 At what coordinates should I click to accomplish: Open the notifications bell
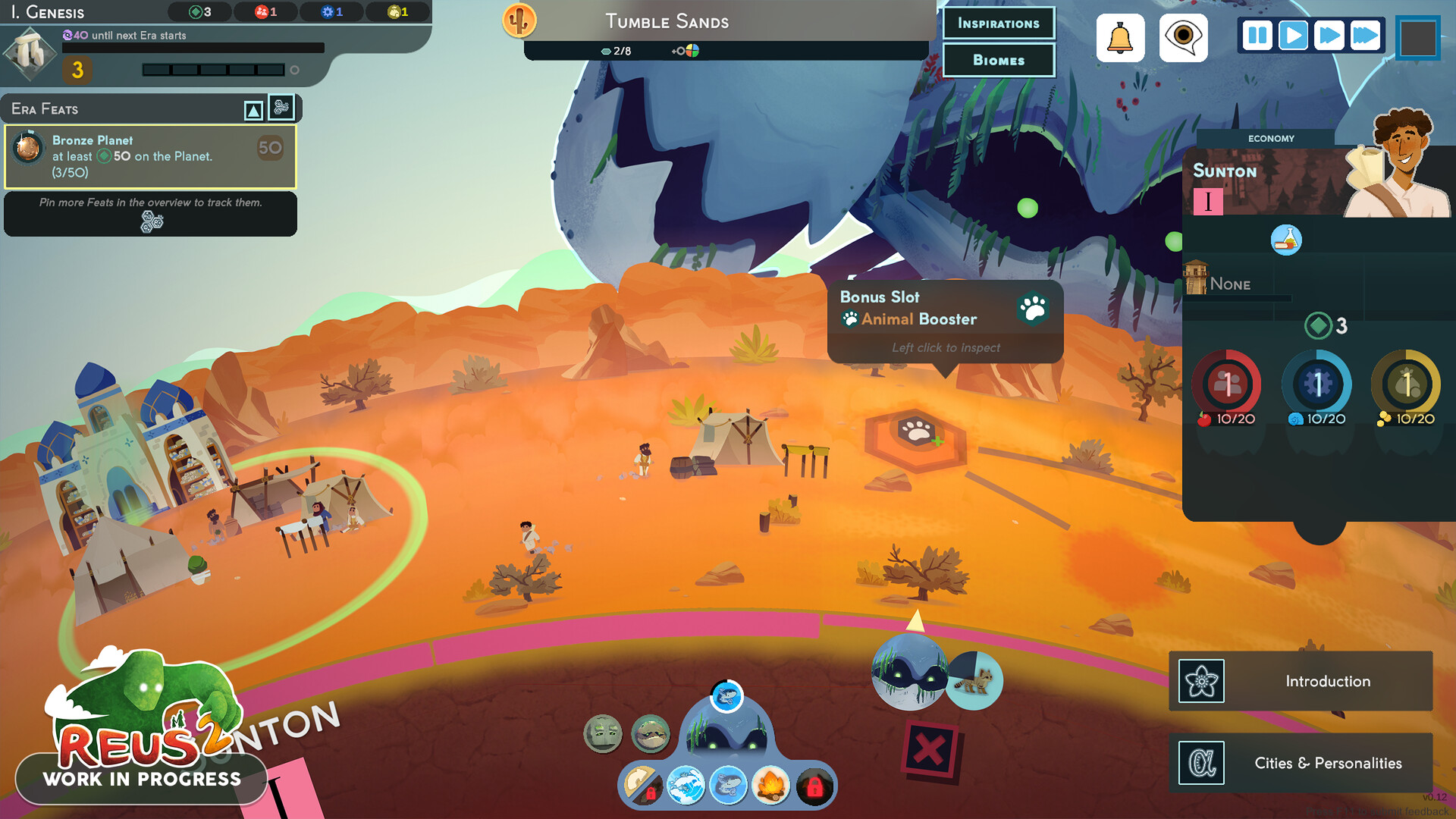click(x=1120, y=37)
